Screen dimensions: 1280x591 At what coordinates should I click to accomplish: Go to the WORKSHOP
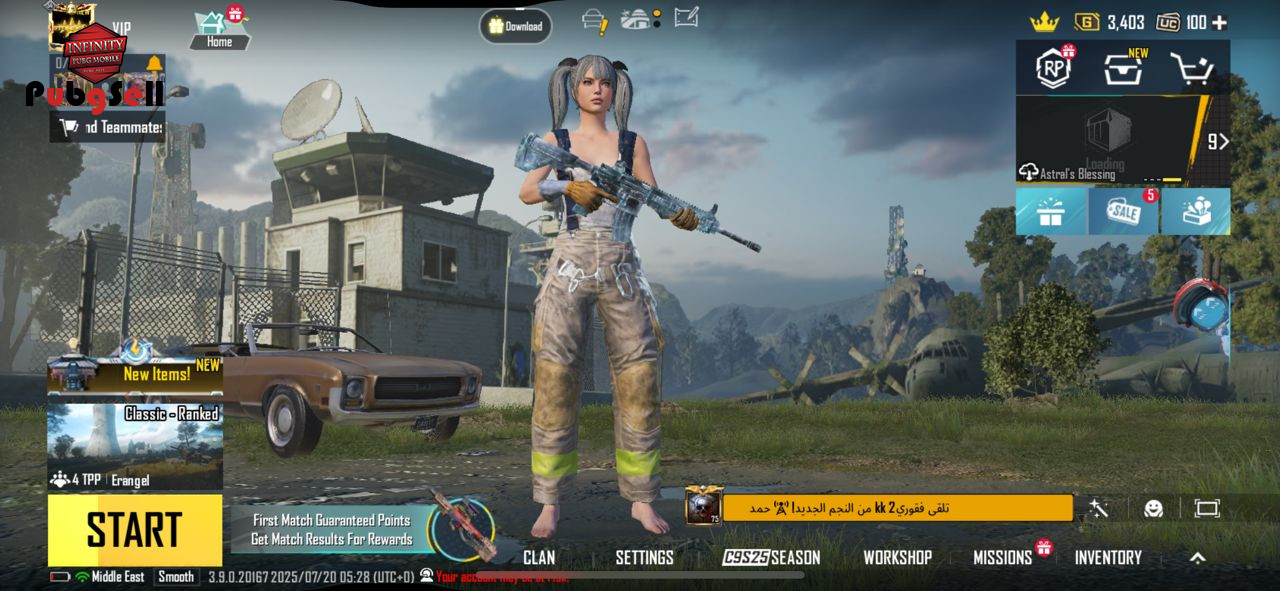pyautogui.click(x=897, y=558)
